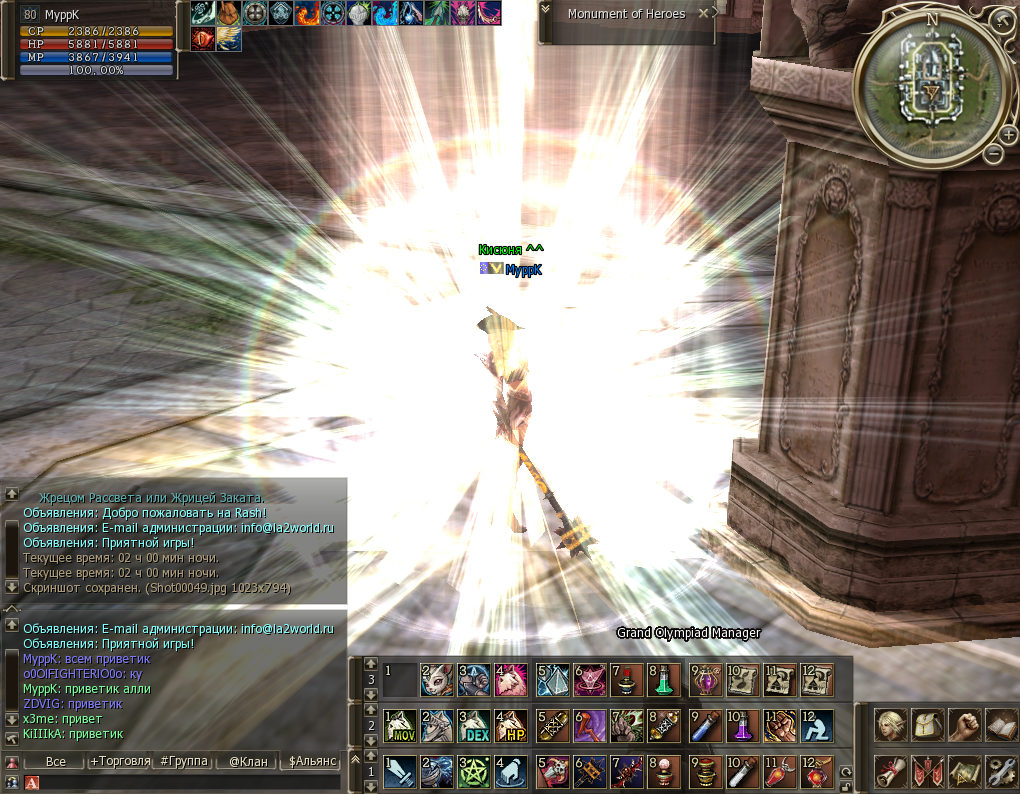Open the map scroll menu icon
The height and width of the screenshot is (794, 1020).
(x=963, y=770)
